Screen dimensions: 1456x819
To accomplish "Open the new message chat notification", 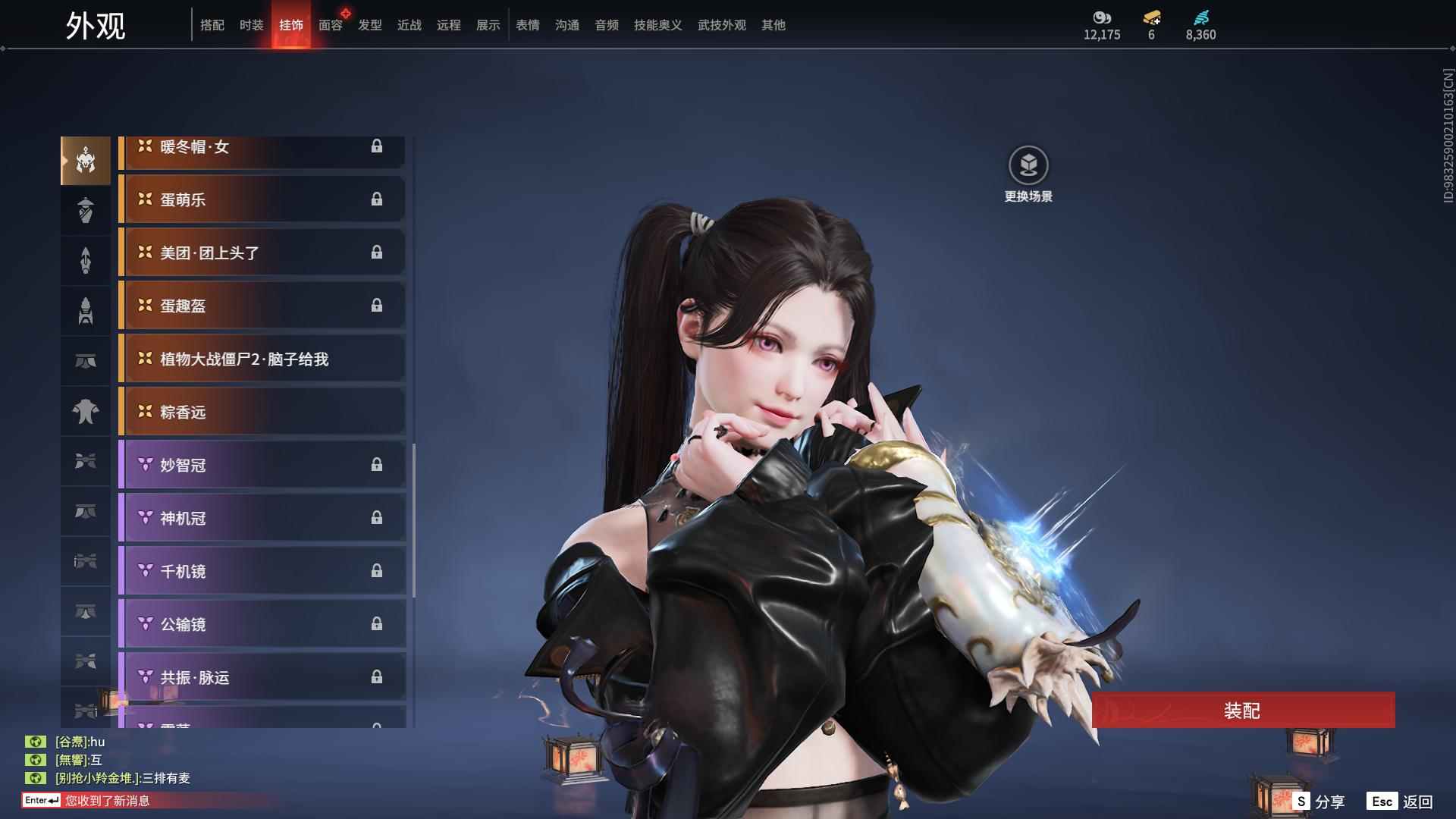I will 106,801.
